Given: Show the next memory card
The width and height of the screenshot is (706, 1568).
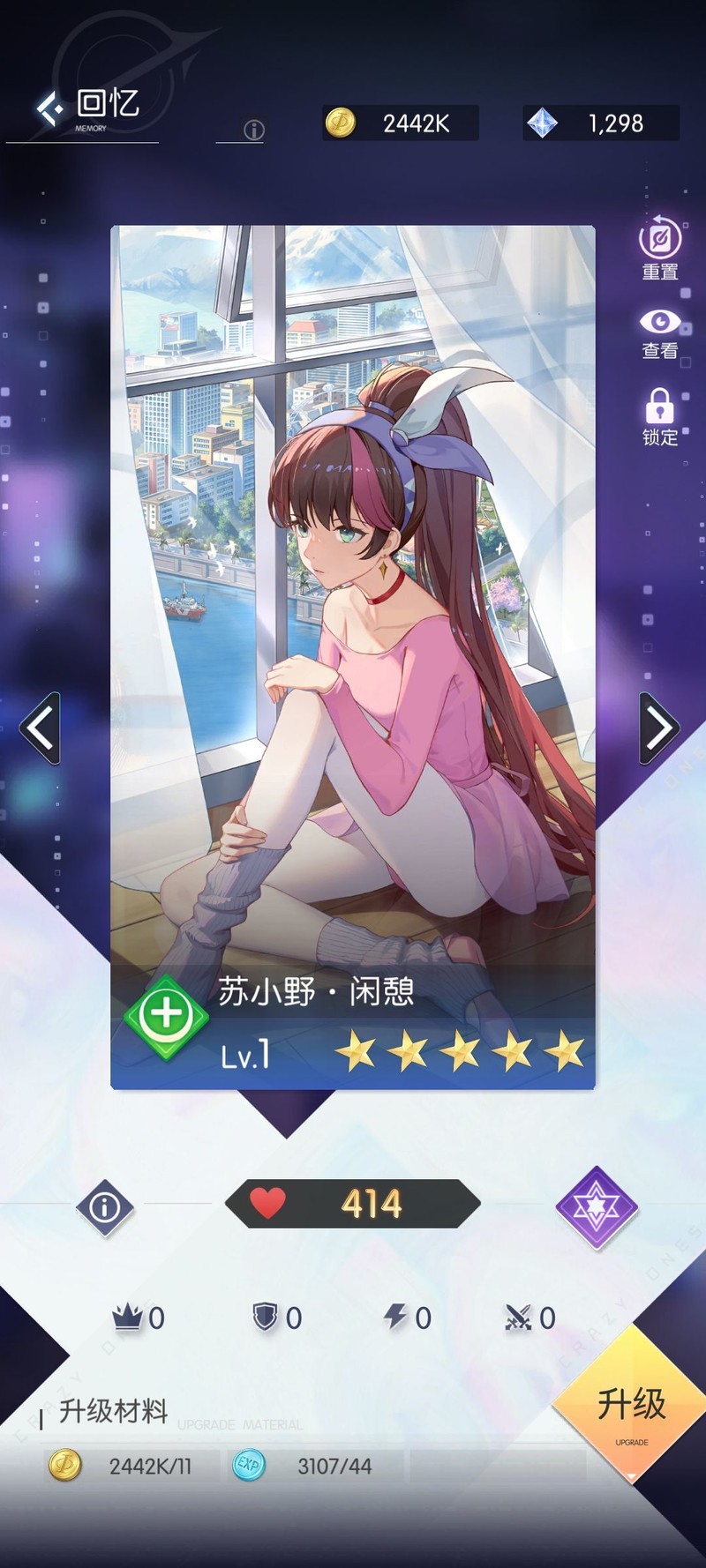Looking at the screenshot, I should click(x=660, y=728).
